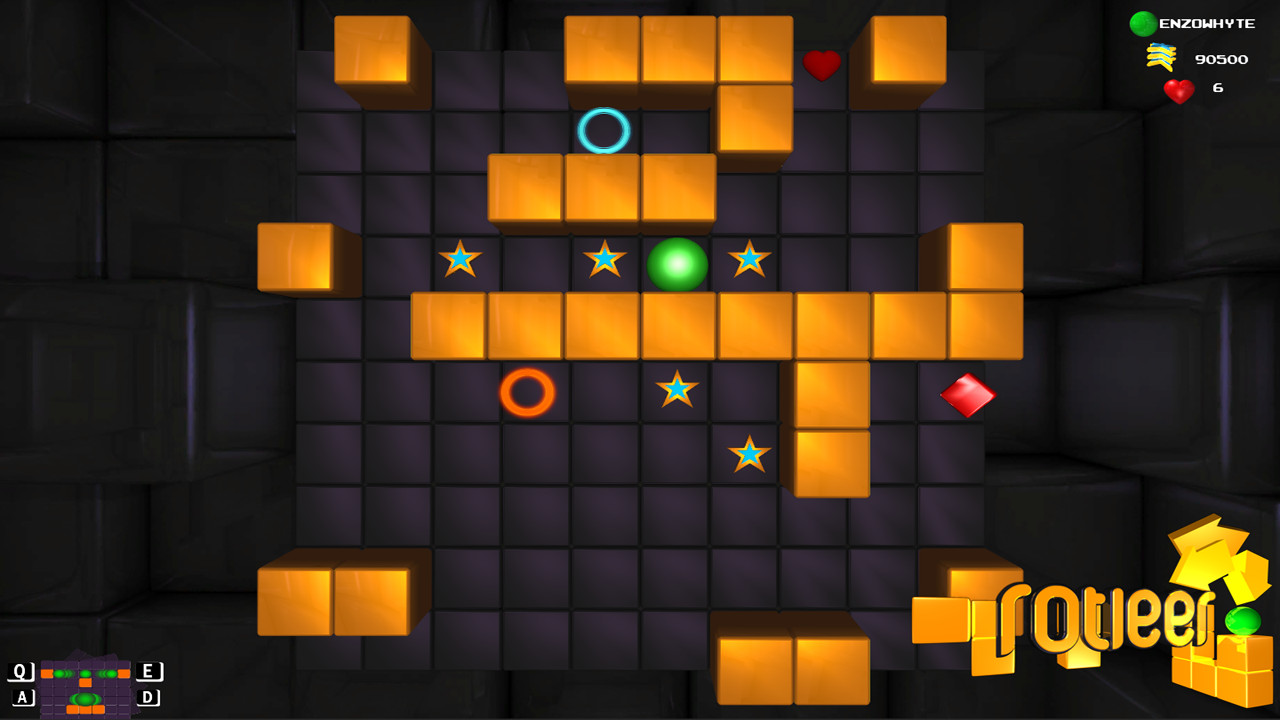Click the star next to the orange ring
Image resolution: width=1280 pixels, height=720 pixels.
676,389
